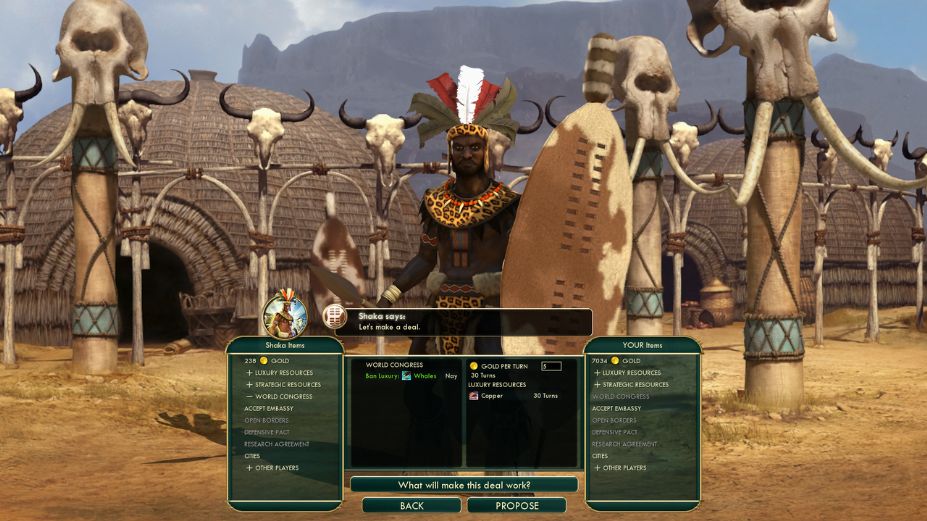
Task: Collapse Shaka's World Congress section
Action: (x=282, y=396)
